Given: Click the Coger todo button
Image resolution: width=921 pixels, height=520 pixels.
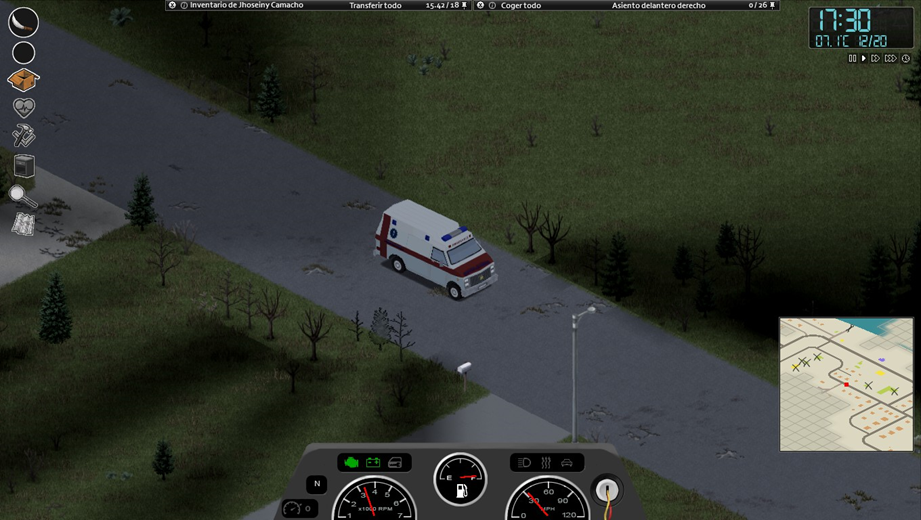Looking at the screenshot, I should point(520,5).
